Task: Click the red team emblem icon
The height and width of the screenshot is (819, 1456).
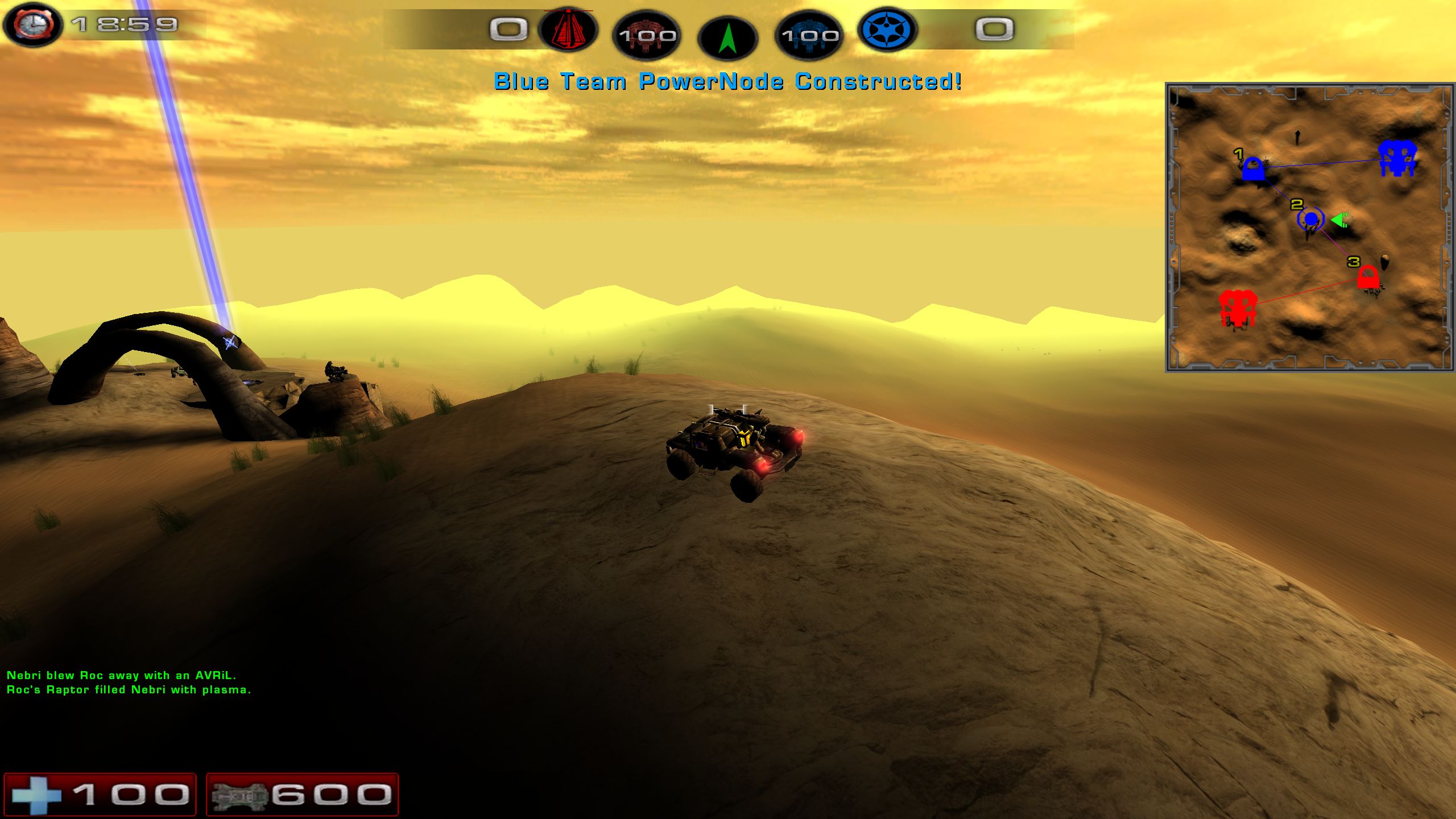Action: tap(568, 30)
